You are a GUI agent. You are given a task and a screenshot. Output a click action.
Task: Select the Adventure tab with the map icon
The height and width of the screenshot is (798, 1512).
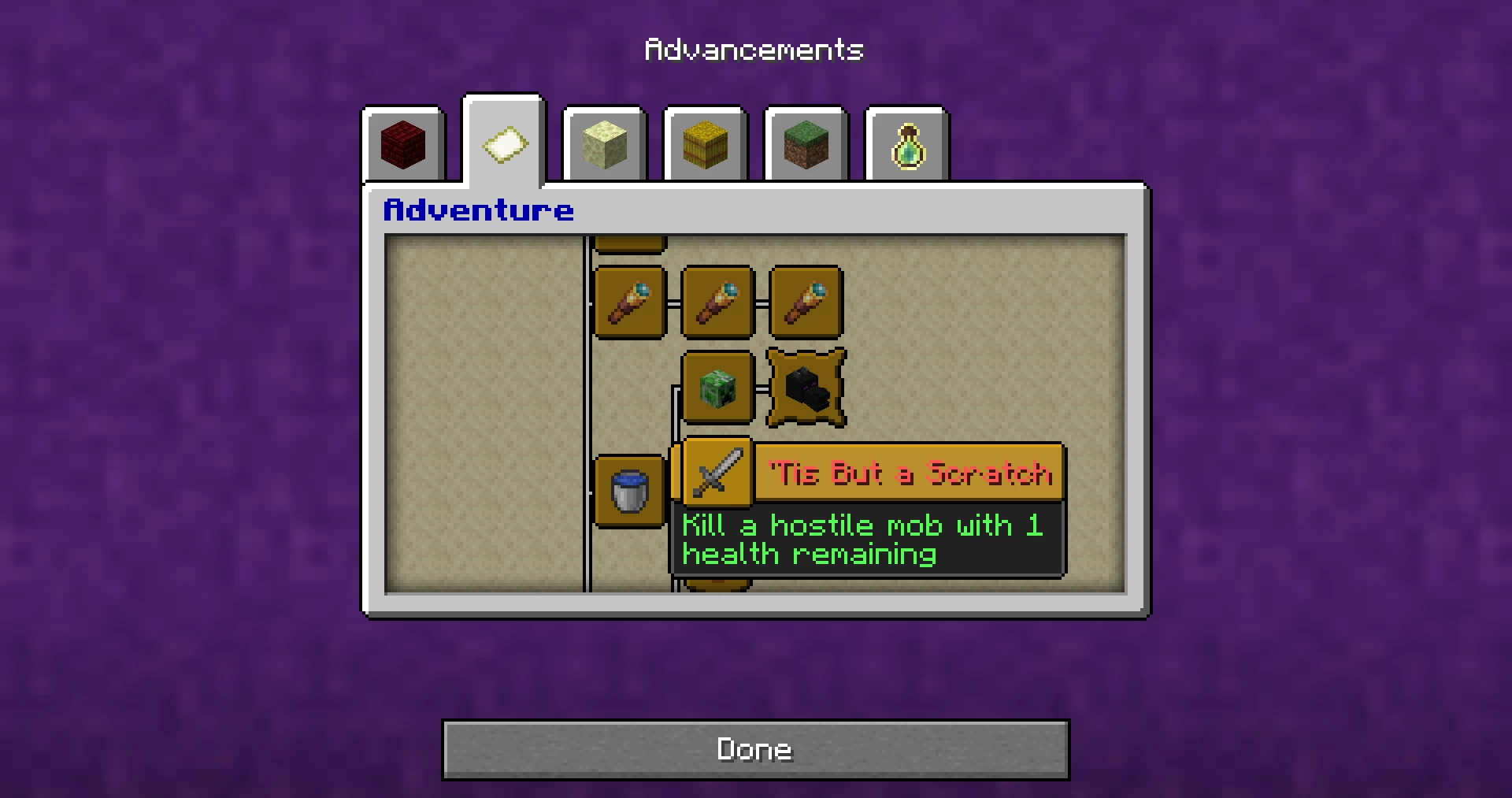tap(504, 144)
